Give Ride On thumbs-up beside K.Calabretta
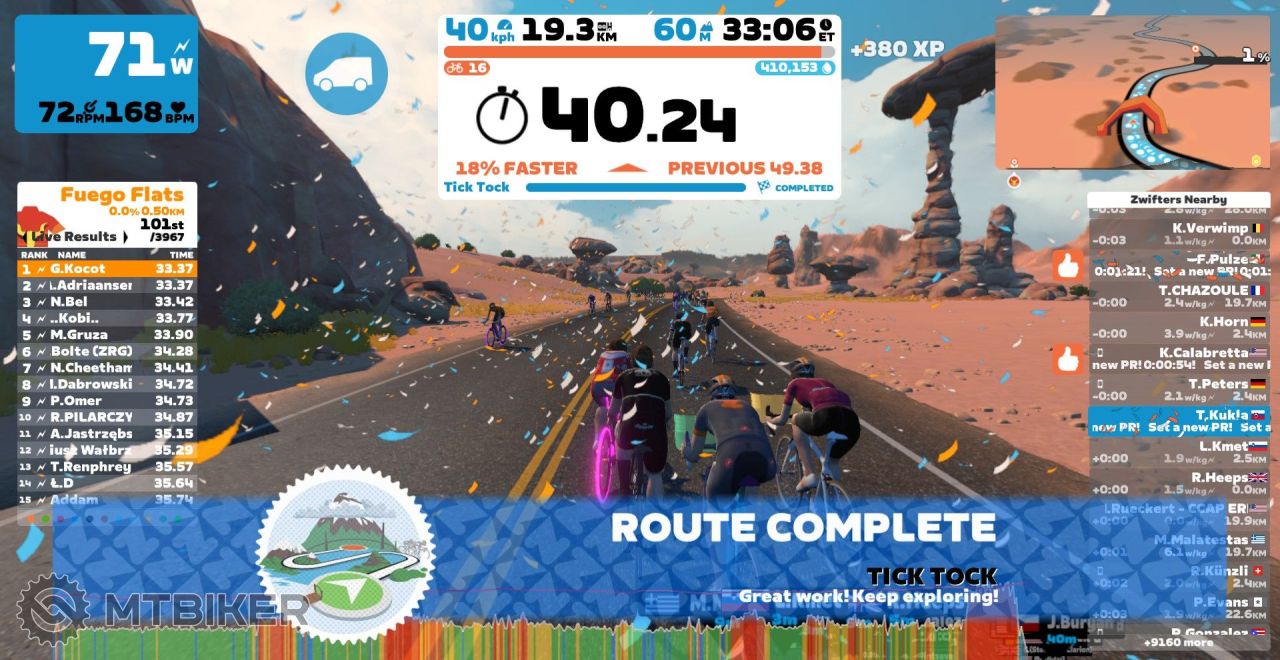The width and height of the screenshot is (1280, 660). pyautogui.click(x=1067, y=358)
